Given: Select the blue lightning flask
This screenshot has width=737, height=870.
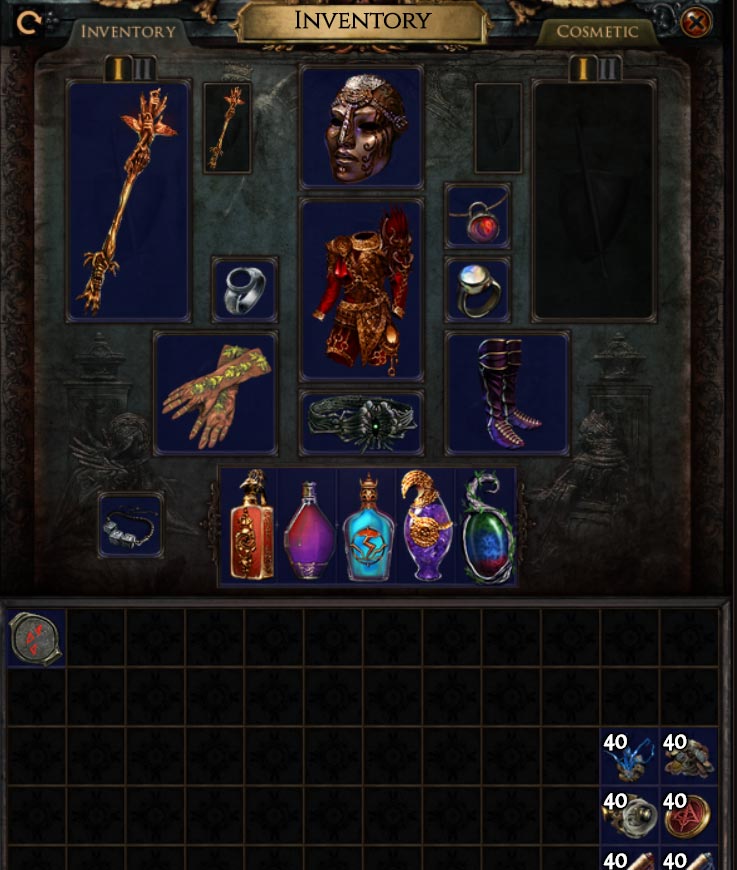Looking at the screenshot, I should tap(367, 527).
